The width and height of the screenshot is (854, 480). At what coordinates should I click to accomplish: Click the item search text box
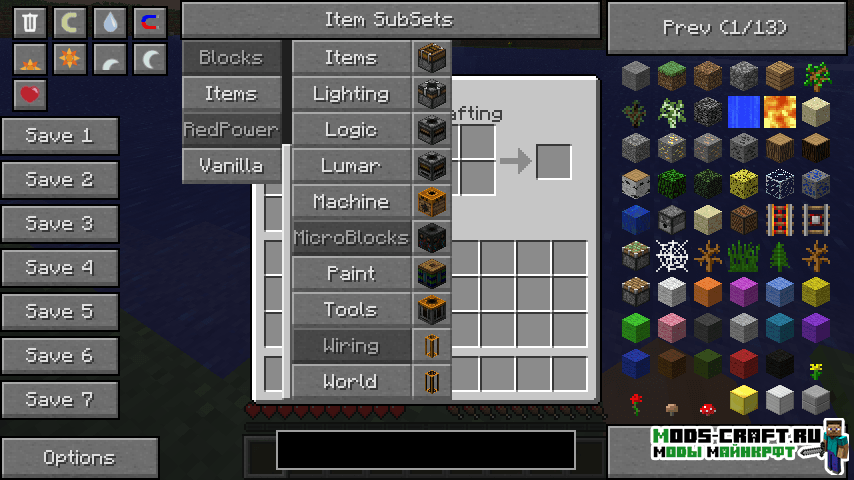click(426, 450)
